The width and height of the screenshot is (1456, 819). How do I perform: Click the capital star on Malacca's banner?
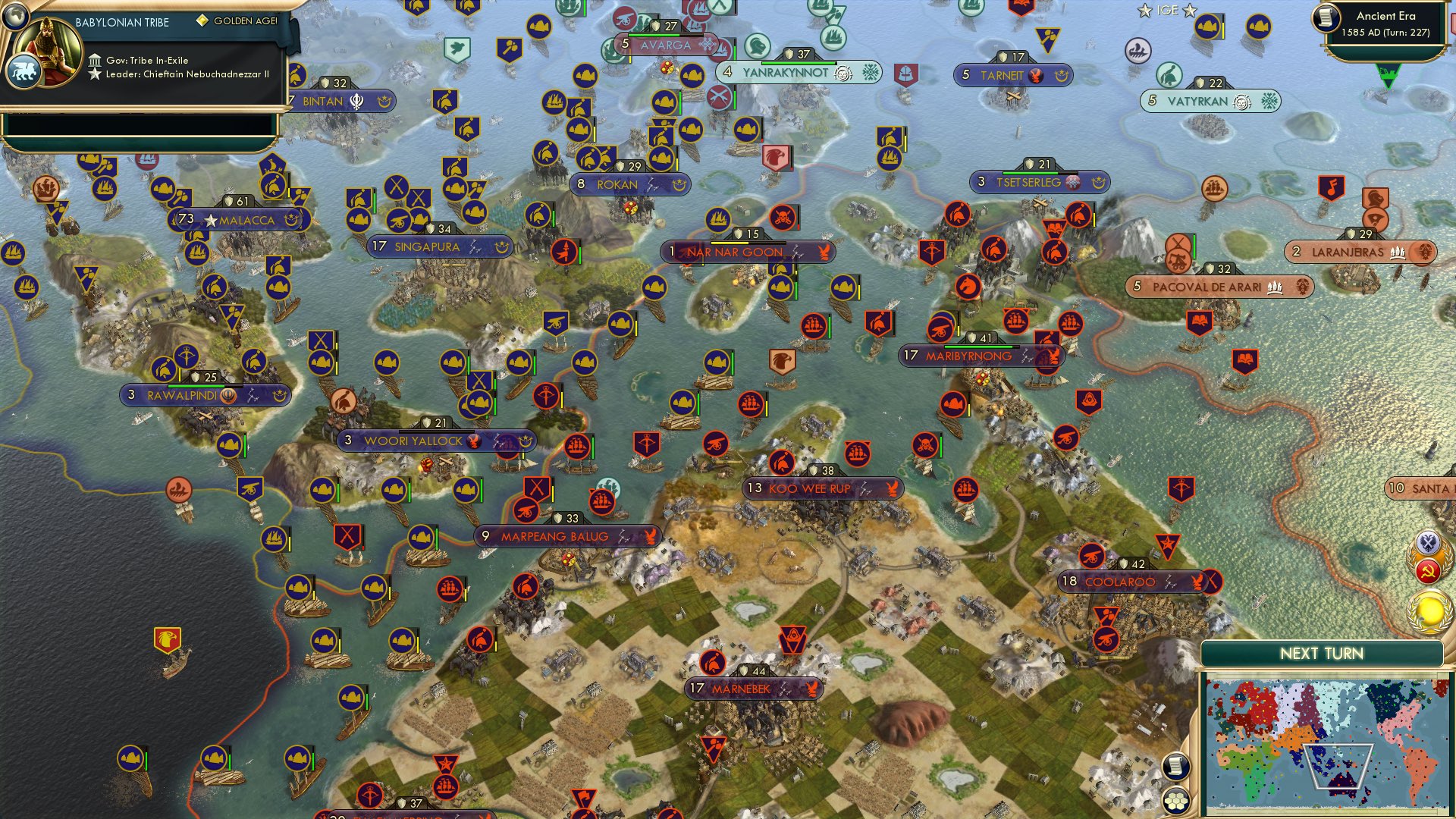(x=209, y=219)
